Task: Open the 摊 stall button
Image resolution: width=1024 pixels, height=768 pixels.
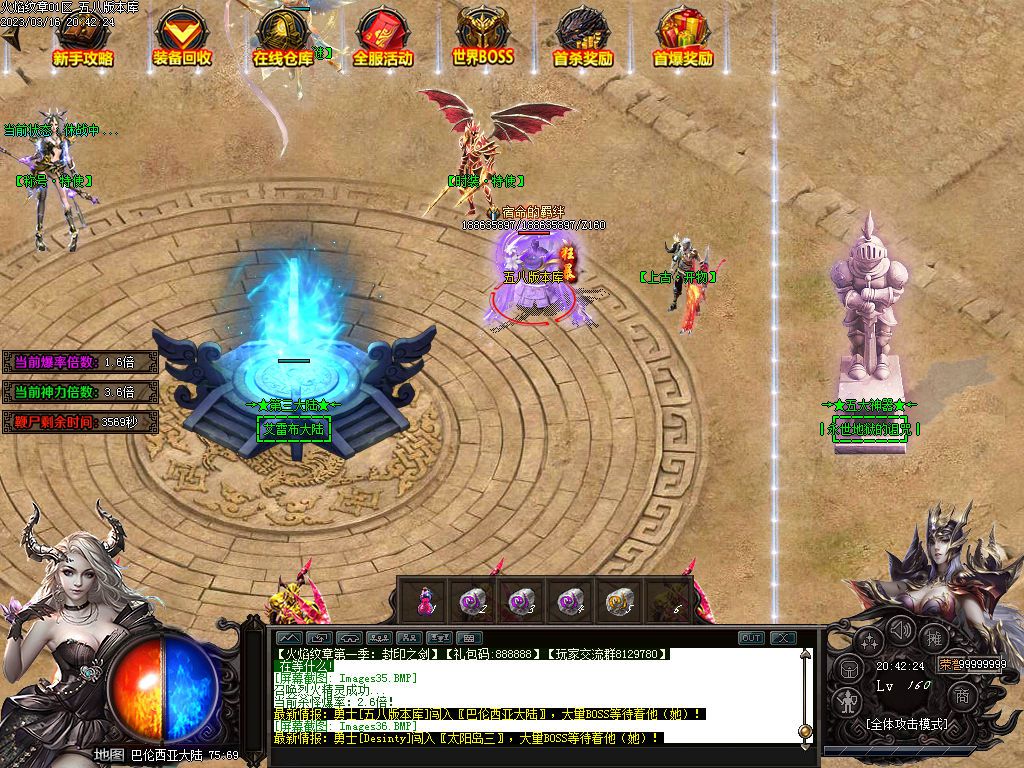Action: (934, 638)
